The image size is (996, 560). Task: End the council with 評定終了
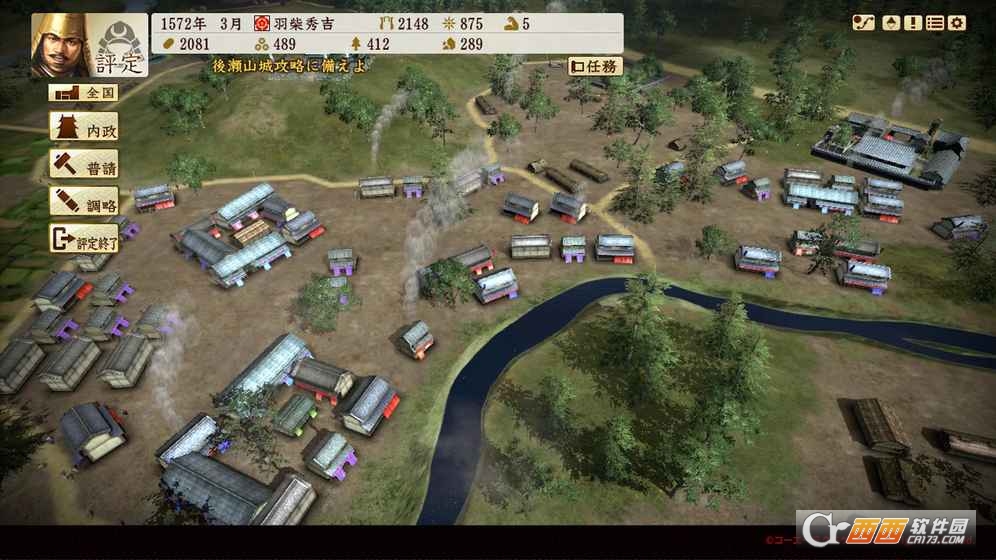pos(83,238)
